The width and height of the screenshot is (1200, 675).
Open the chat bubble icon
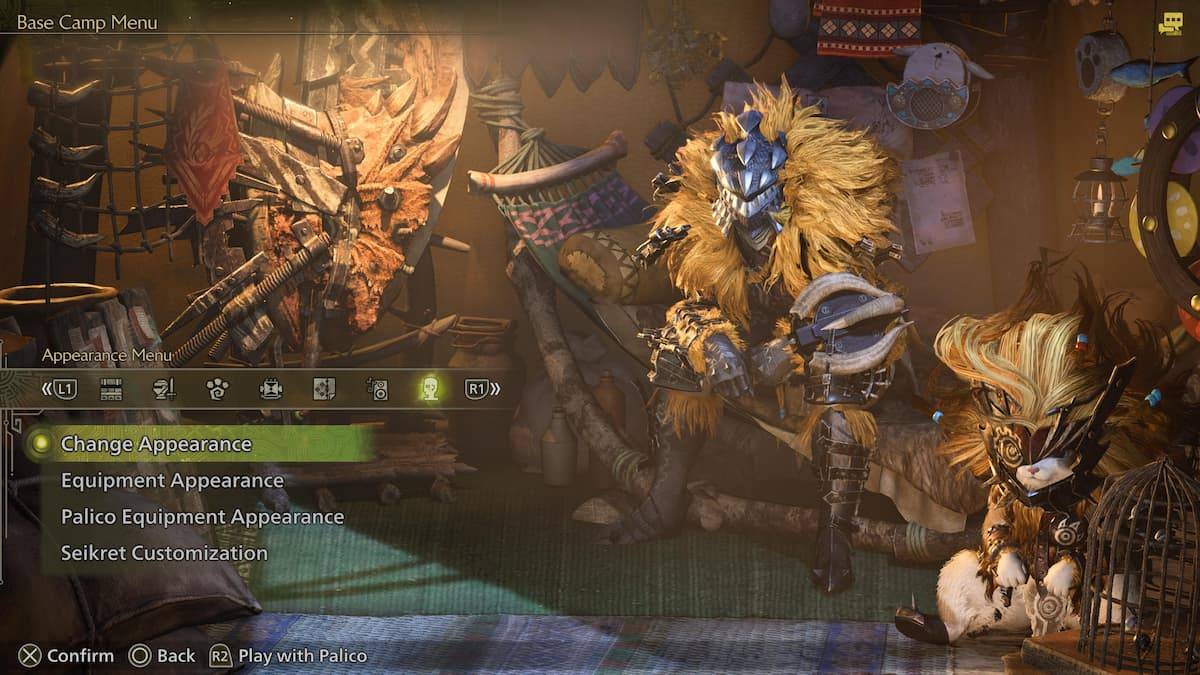coord(1170,25)
